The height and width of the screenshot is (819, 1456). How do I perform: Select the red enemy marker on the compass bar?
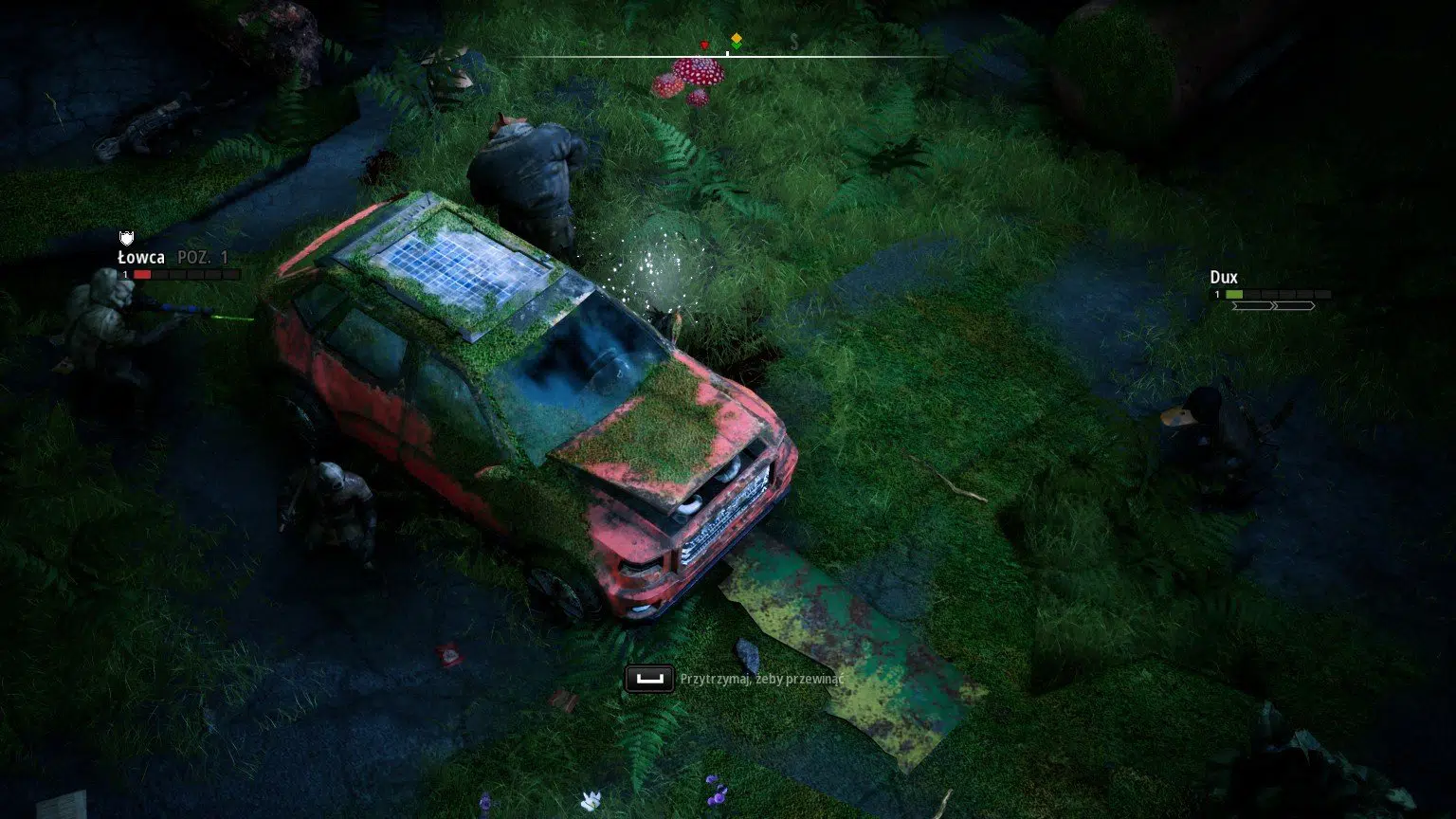pos(704,44)
